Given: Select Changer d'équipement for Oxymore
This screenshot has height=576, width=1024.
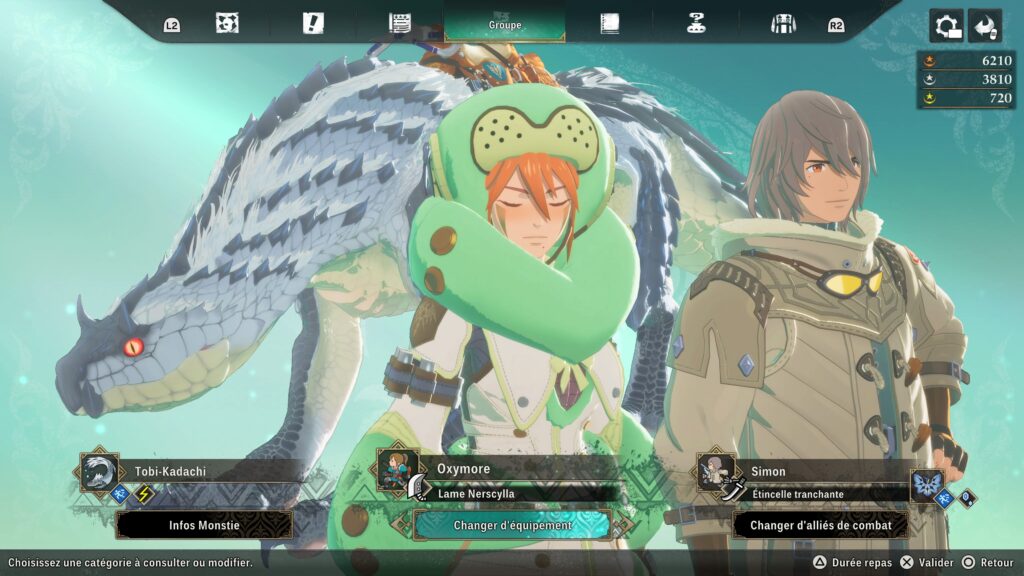Looking at the screenshot, I should click(x=512, y=525).
